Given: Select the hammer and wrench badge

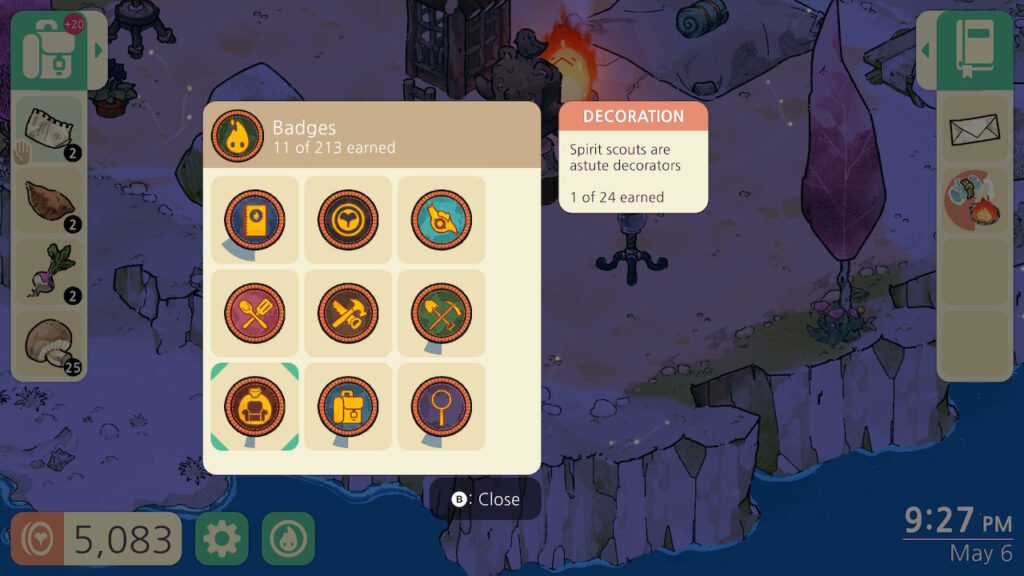Looking at the screenshot, I should pos(348,313).
